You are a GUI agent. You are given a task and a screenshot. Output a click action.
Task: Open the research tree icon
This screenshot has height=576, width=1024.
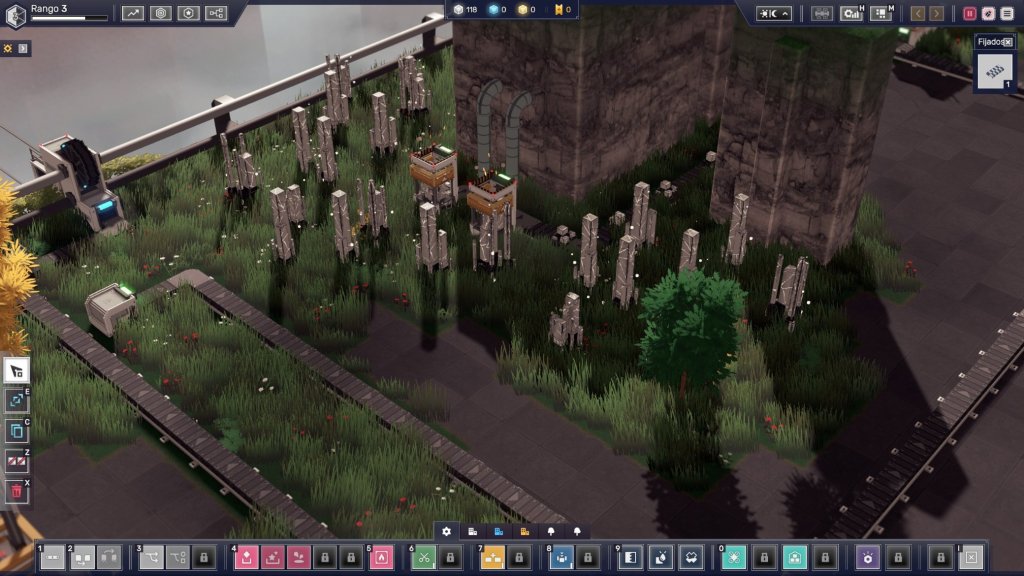[216, 13]
